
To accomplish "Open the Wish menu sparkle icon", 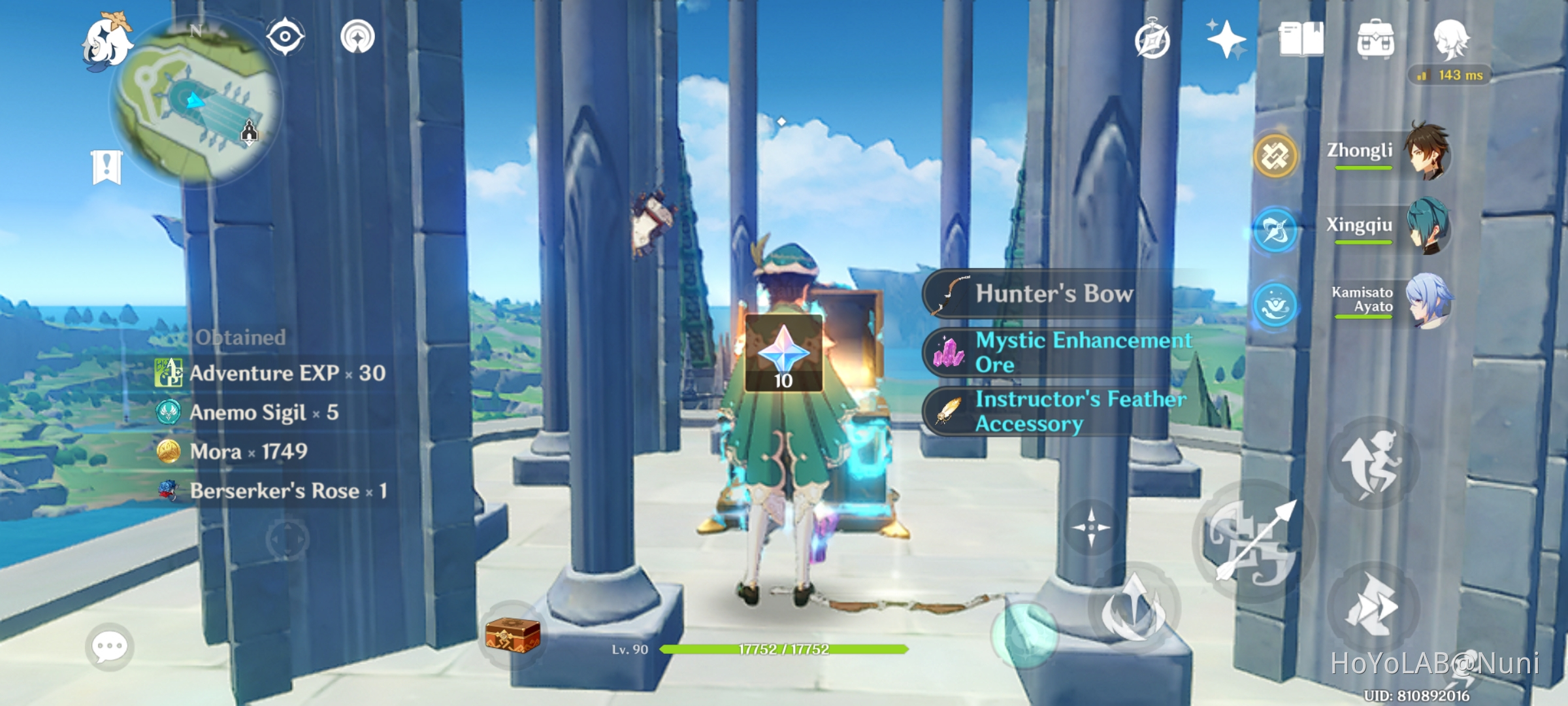I will [1227, 39].
